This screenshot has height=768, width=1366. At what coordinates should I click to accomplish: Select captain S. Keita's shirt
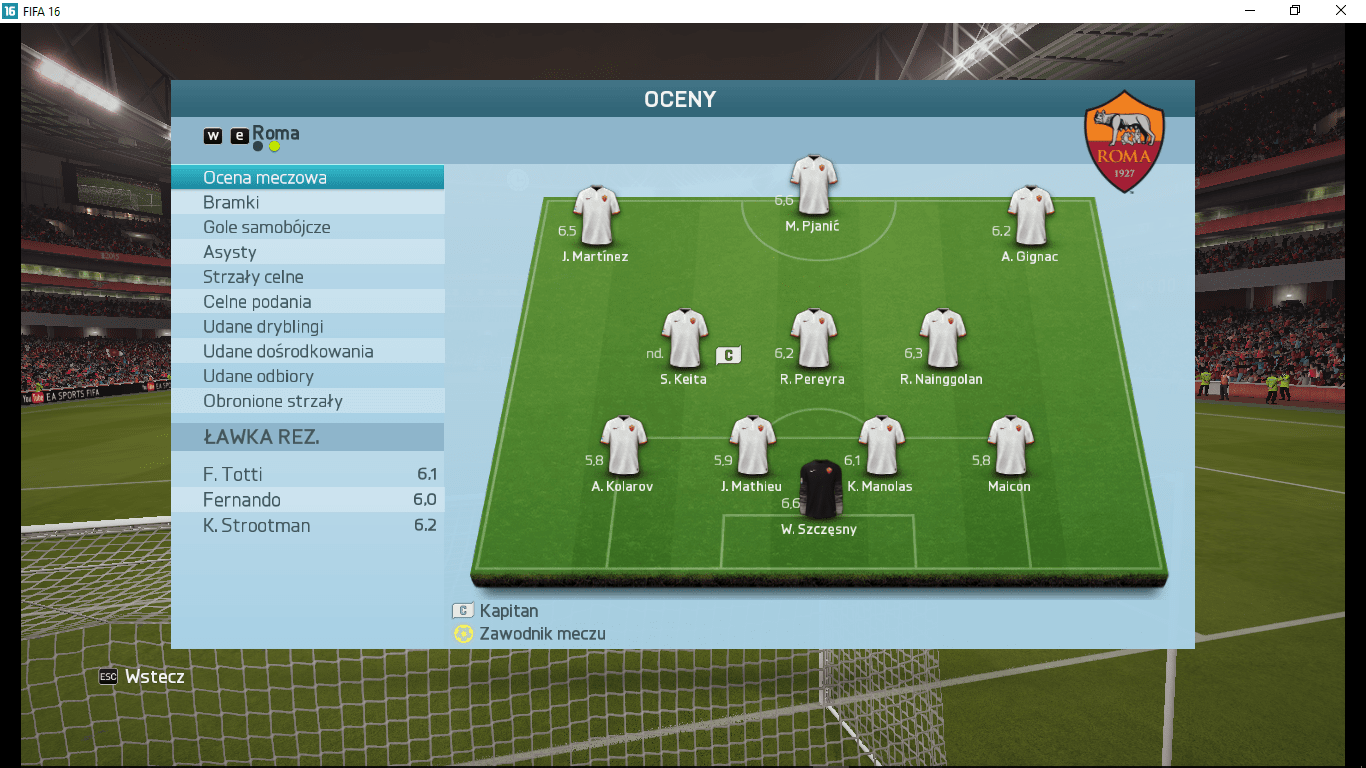(x=685, y=338)
